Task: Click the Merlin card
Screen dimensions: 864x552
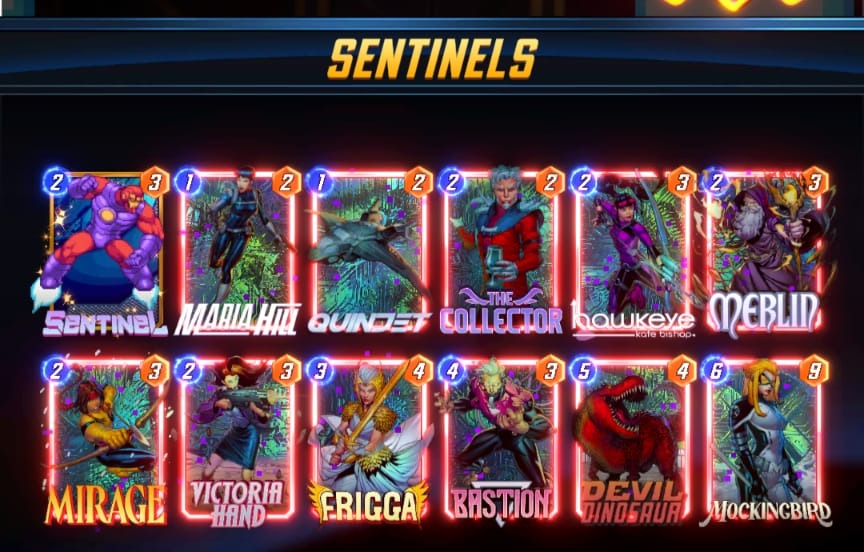Action: click(x=764, y=250)
